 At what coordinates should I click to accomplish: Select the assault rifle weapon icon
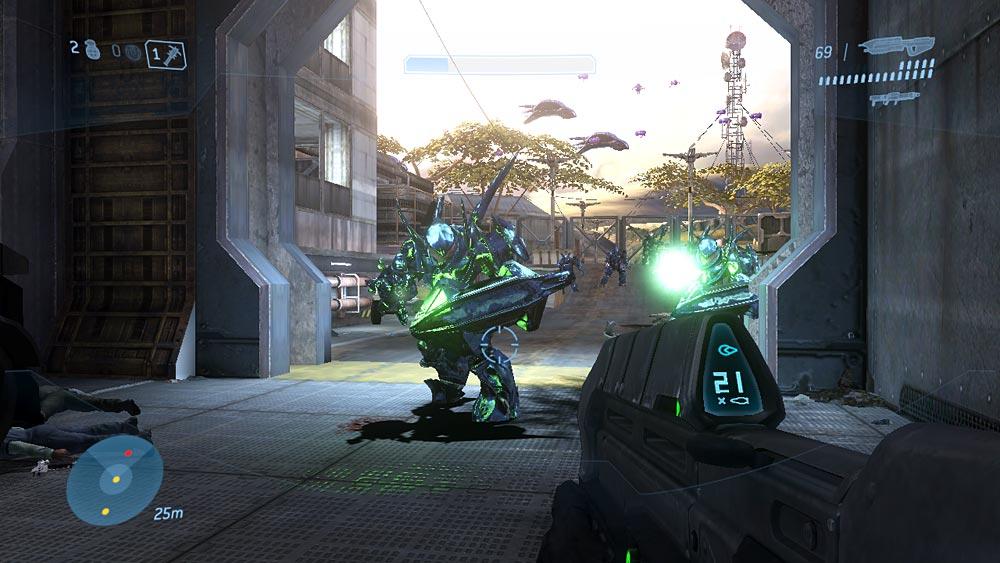(x=896, y=46)
